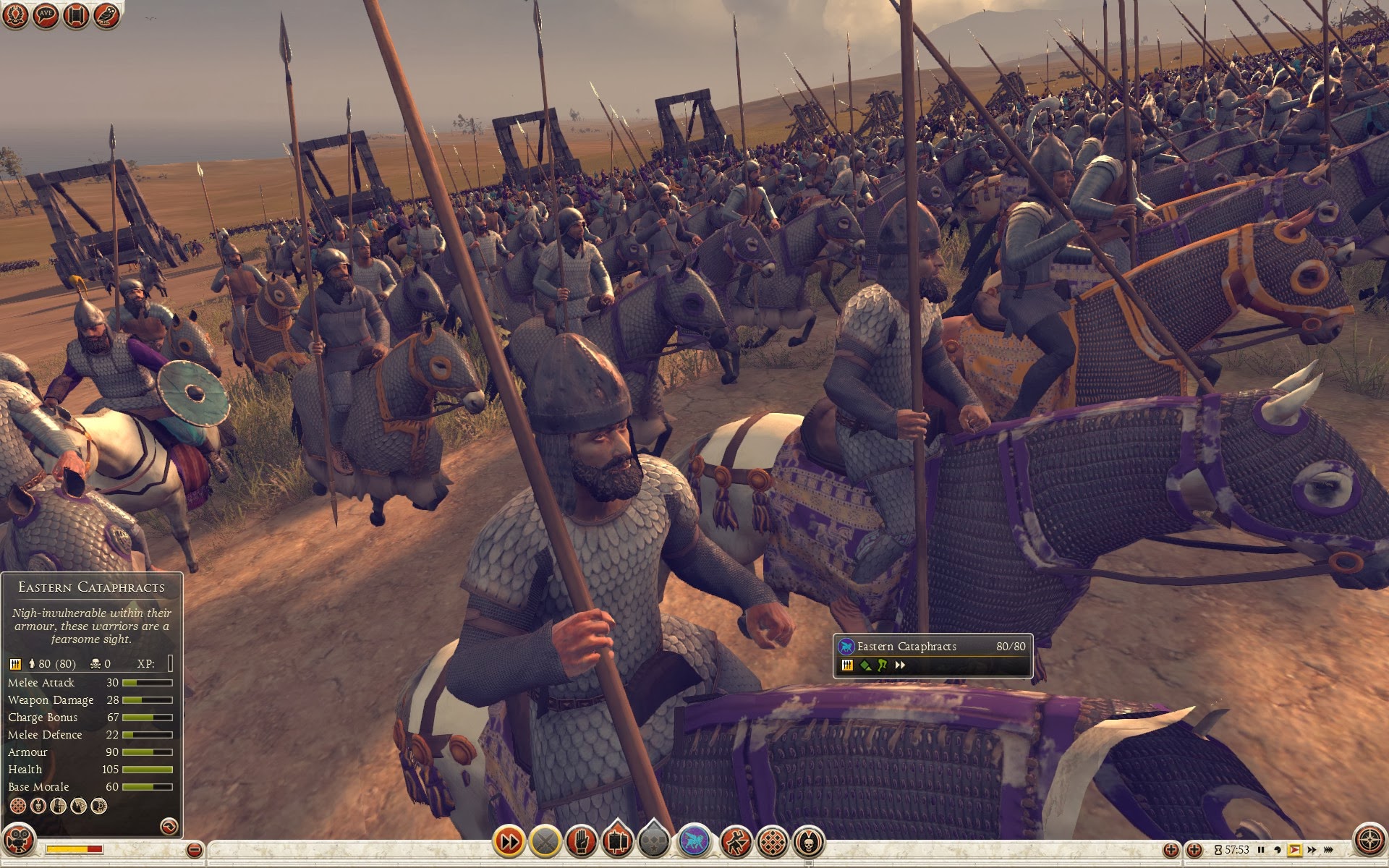The height and width of the screenshot is (868, 1389).
Task: Click the curved arrow on the unit info panel
Action: click(x=169, y=826)
